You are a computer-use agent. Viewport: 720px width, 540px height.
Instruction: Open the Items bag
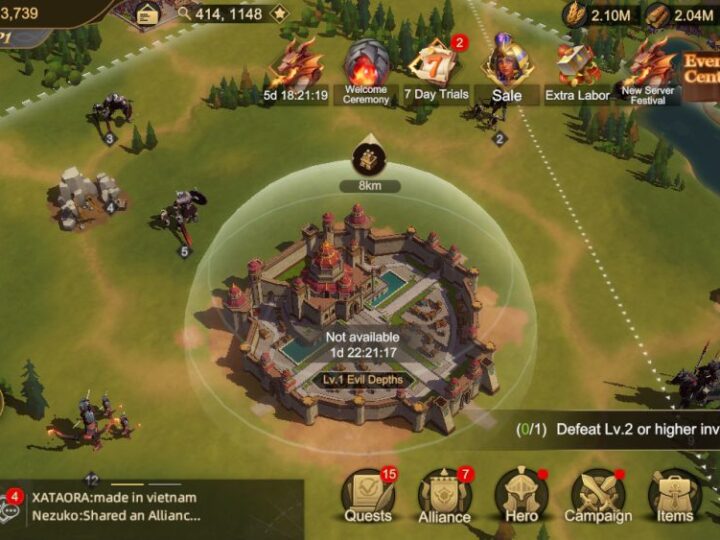[x=675, y=495]
